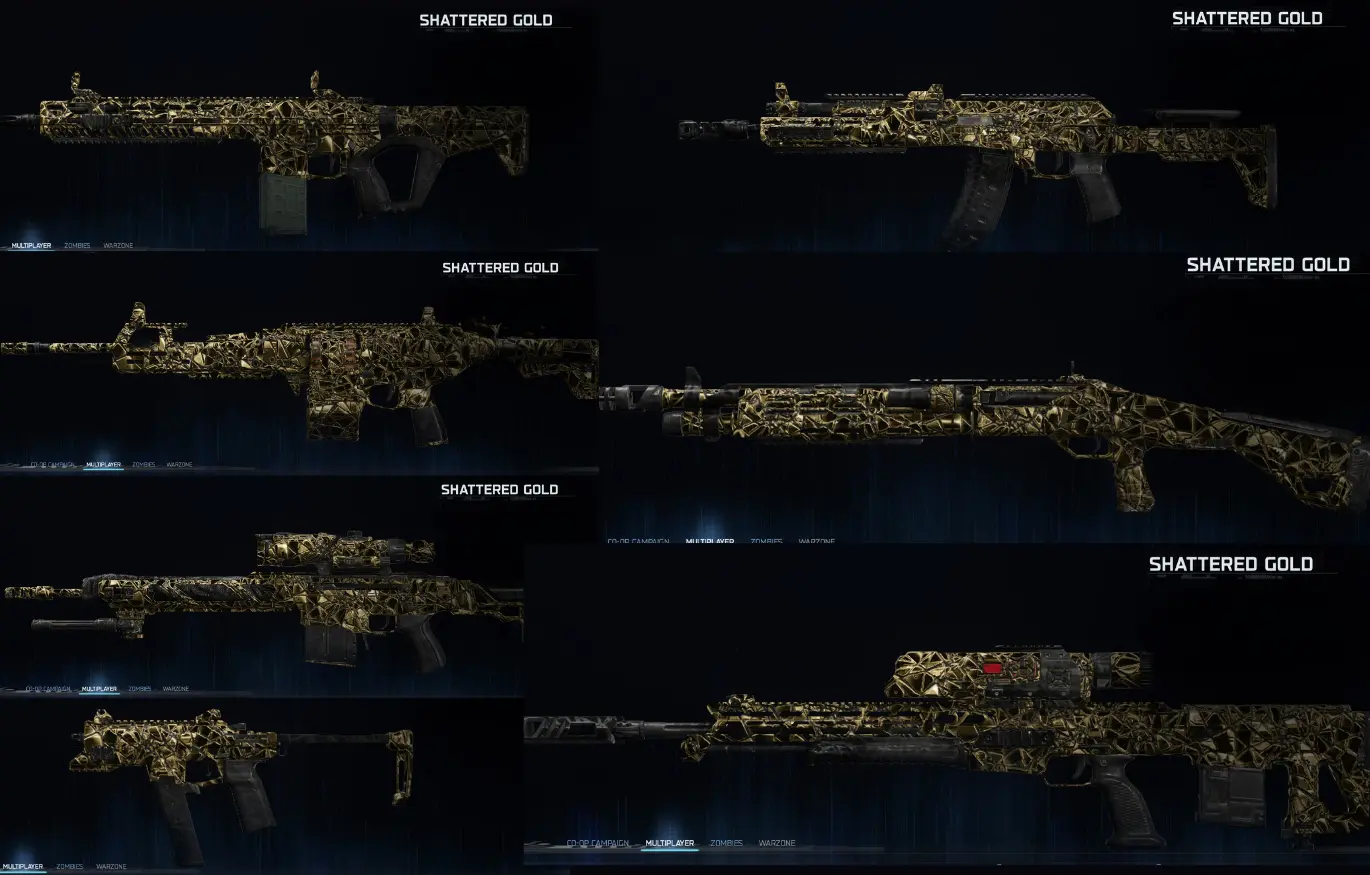Click the SHATTERED GOLD label in the top-left panel

tap(486, 19)
